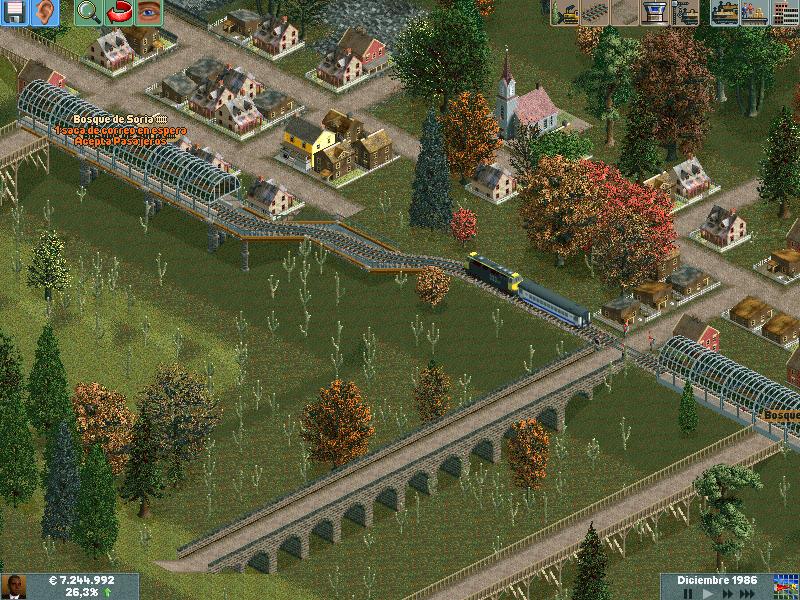Open the road construction tool
Screen dimensions: 800x600
point(625,13)
